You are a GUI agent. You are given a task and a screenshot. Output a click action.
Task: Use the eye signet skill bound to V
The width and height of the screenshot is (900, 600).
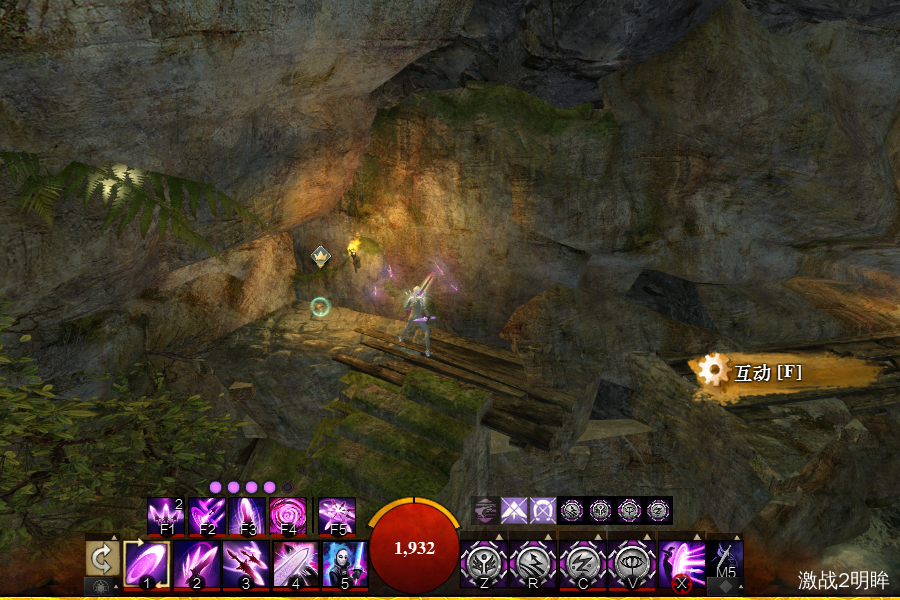point(631,564)
